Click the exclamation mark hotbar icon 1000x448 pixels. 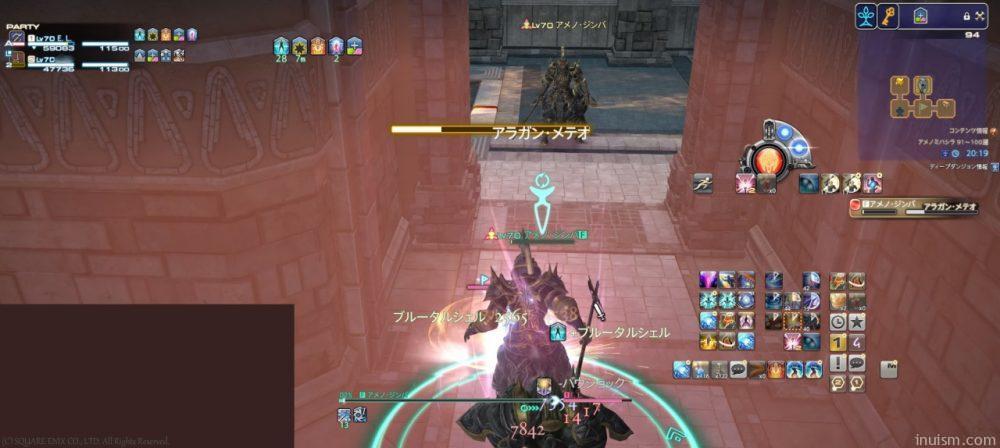point(838,362)
